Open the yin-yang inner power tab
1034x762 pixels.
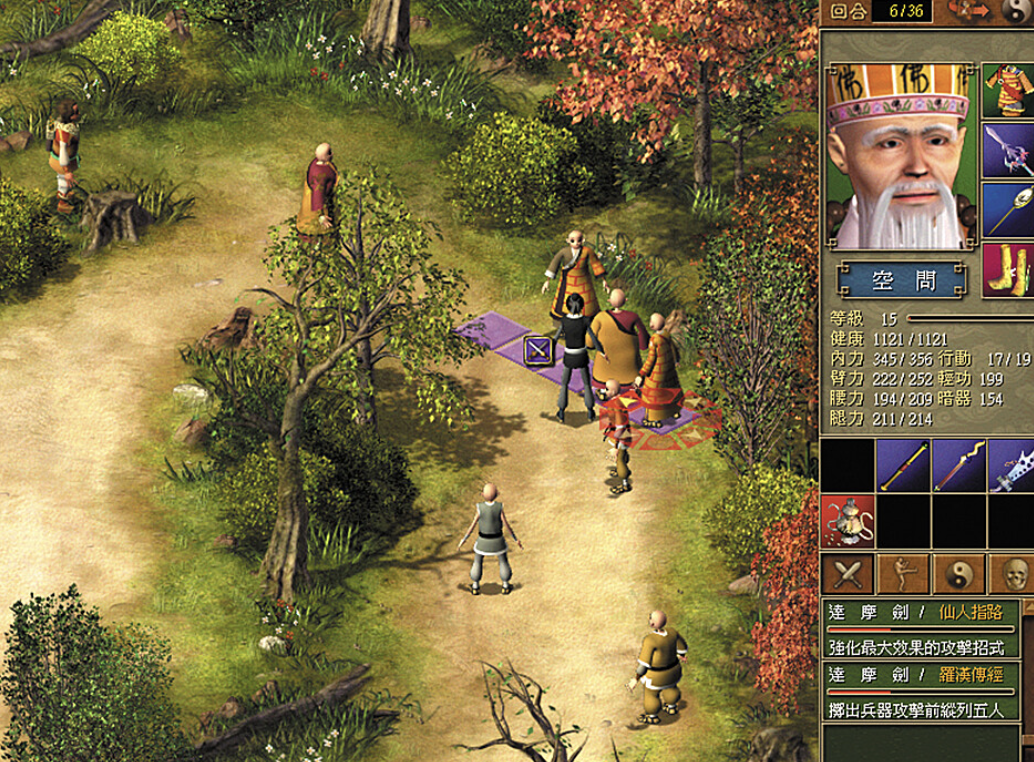point(959,574)
